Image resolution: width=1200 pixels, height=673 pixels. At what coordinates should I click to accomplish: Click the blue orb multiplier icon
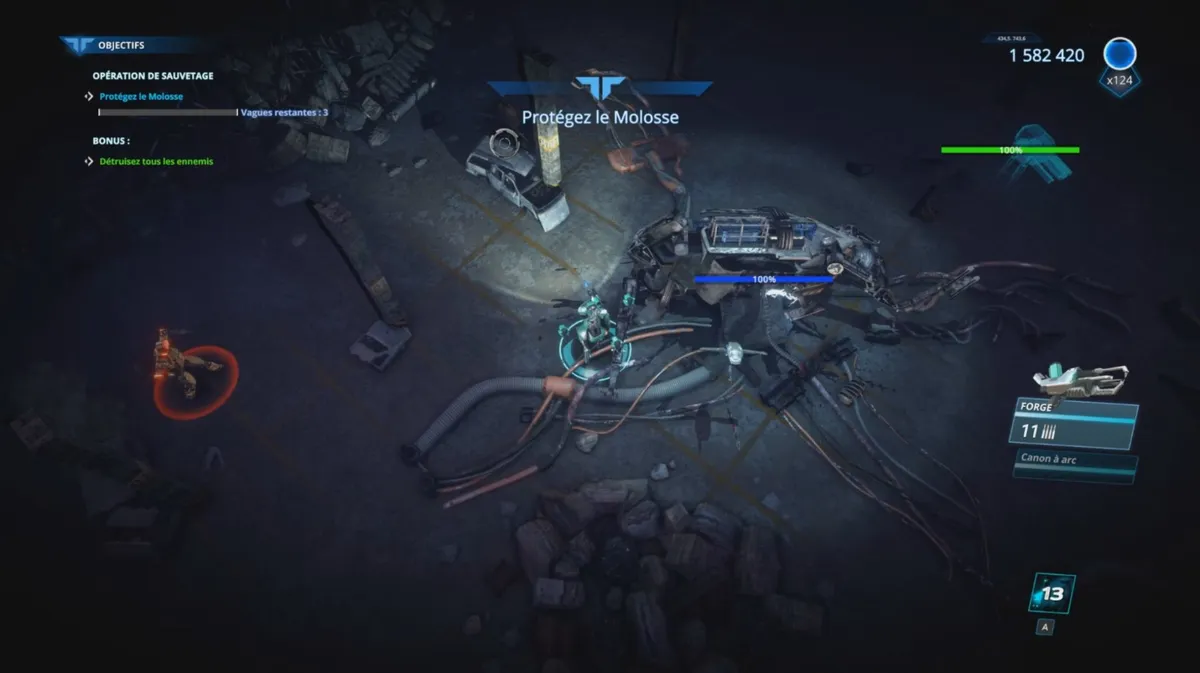pyautogui.click(x=1119, y=55)
